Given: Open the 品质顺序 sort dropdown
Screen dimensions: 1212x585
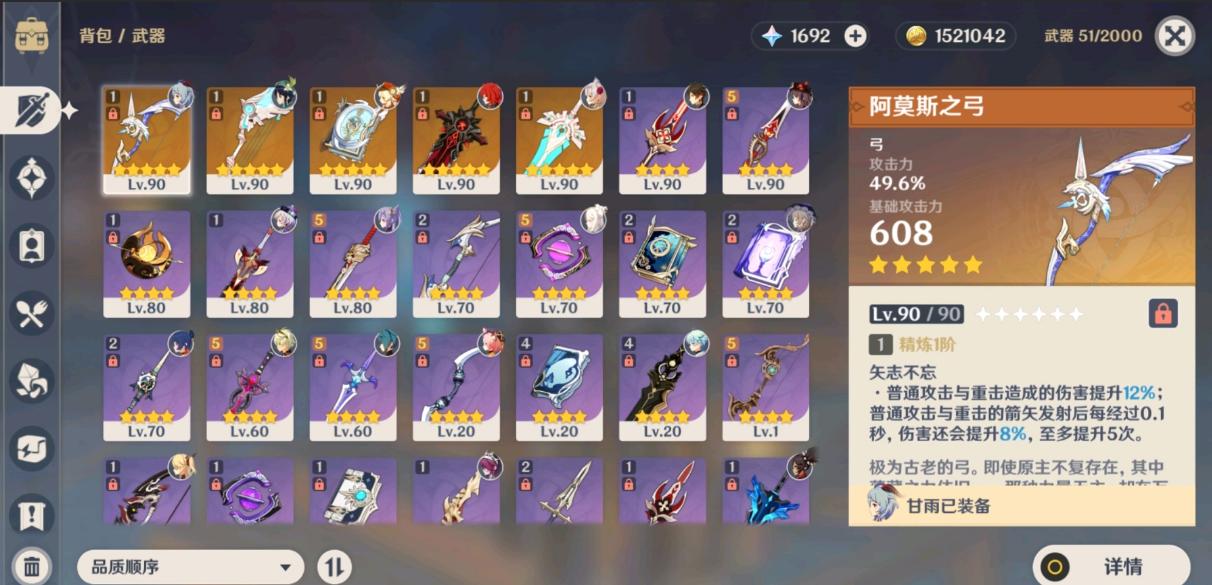Looking at the screenshot, I should coord(190,567).
